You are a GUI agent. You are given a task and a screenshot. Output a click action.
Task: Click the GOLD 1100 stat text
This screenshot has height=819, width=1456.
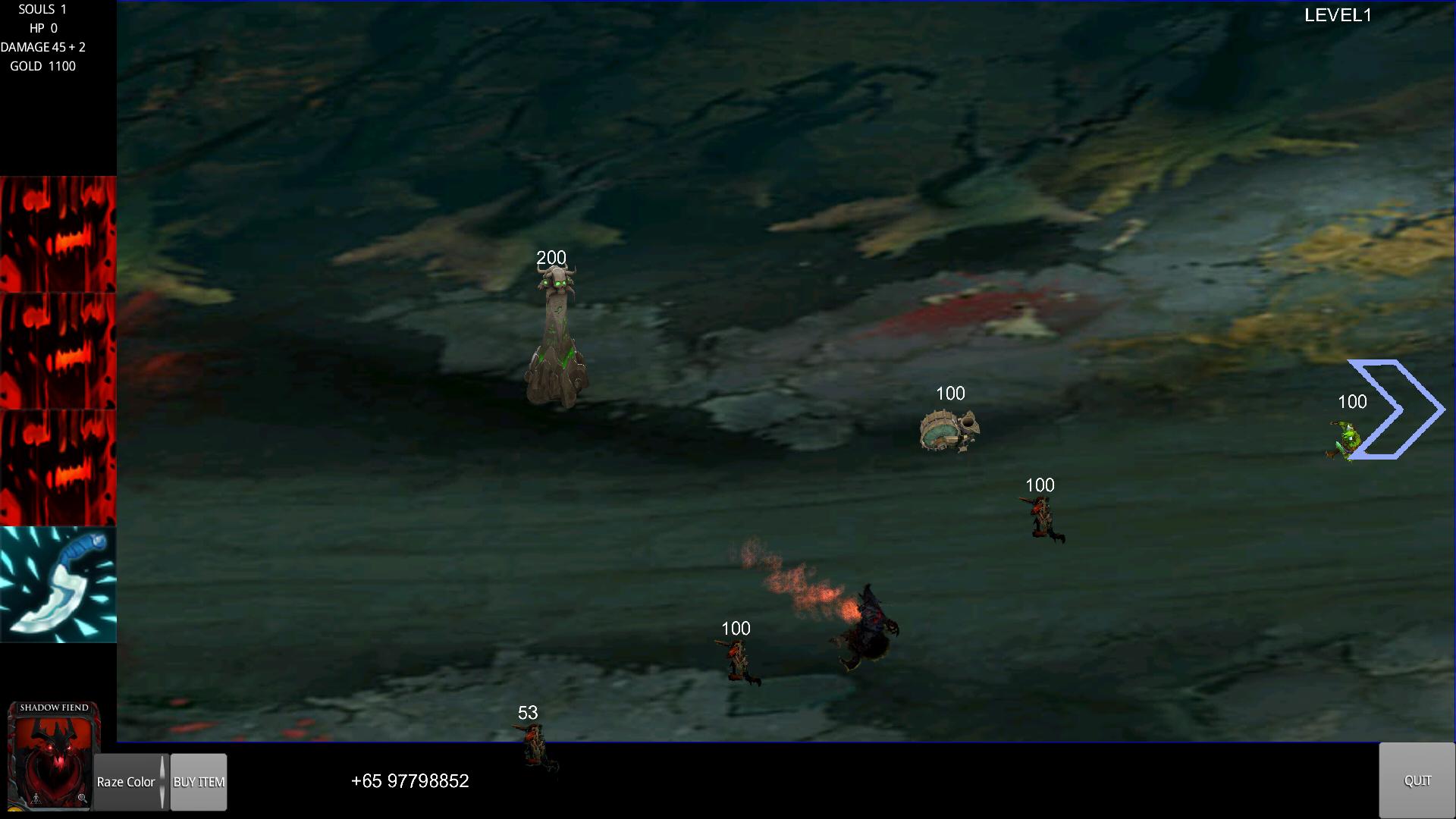coord(42,66)
